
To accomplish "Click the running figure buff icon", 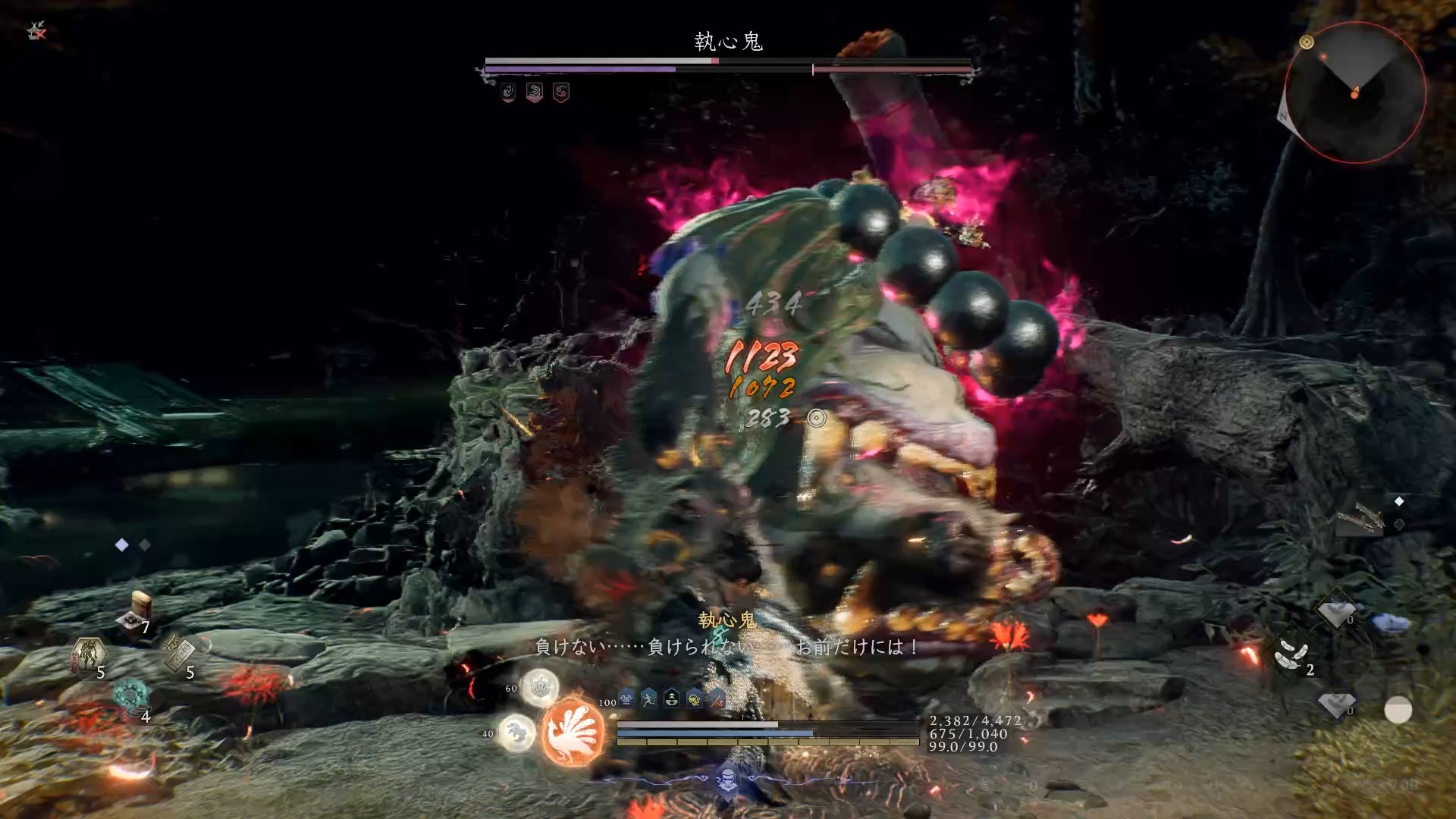I will click(x=648, y=698).
